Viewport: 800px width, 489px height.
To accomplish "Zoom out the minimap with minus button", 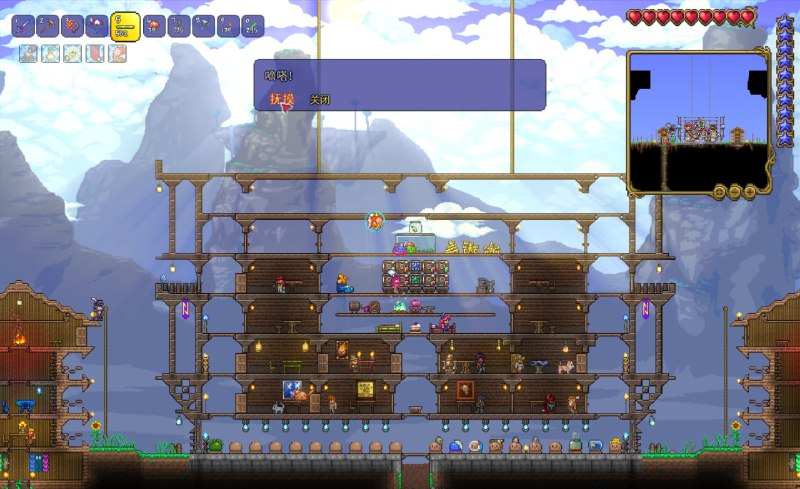I will [x=734, y=191].
